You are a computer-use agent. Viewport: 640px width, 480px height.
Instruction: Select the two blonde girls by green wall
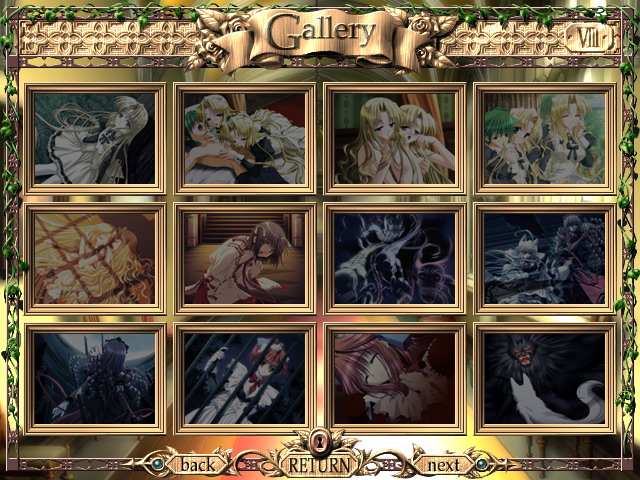pyautogui.click(x=395, y=138)
